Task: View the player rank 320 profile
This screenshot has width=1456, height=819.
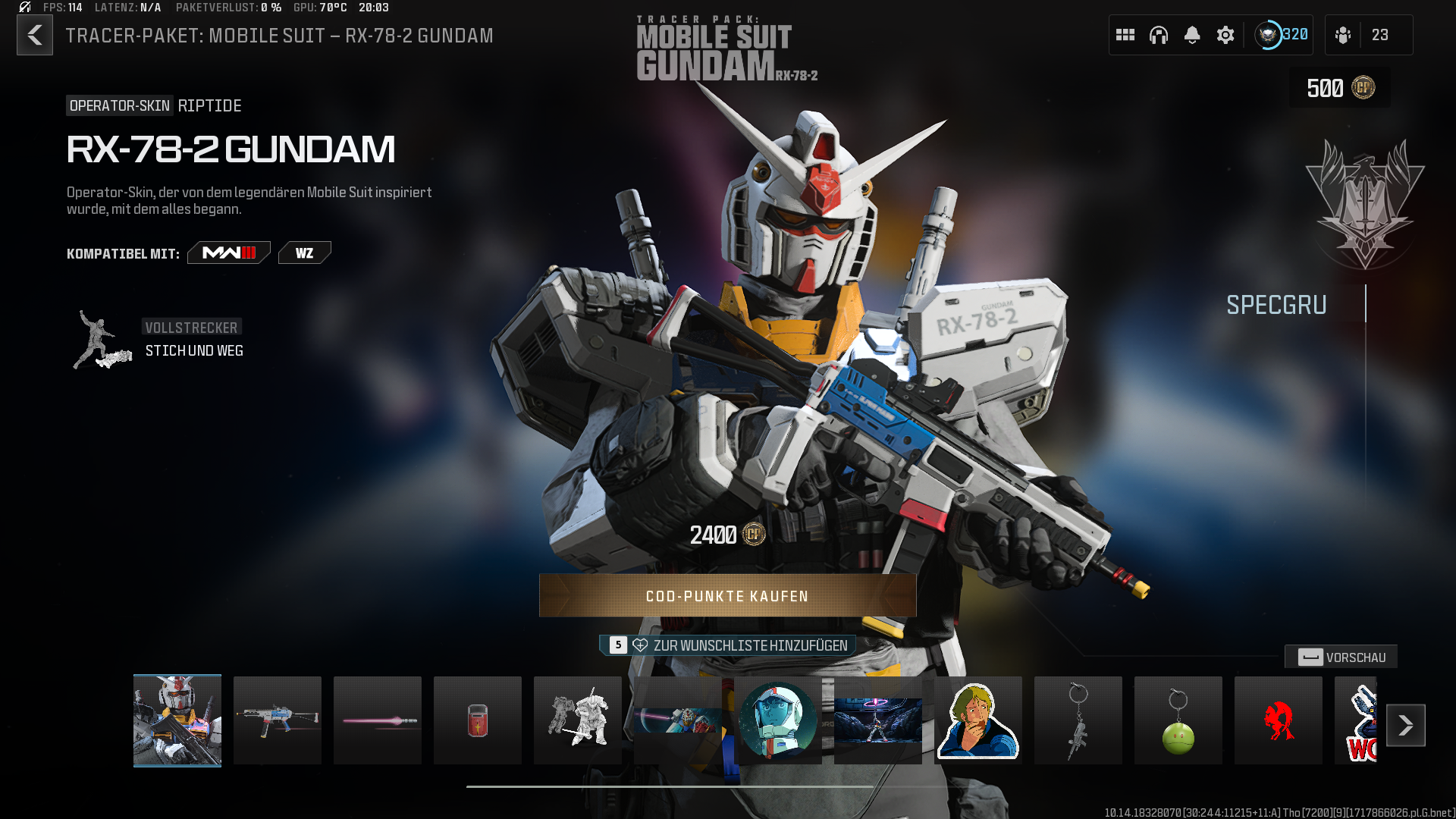Action: pyautogui.click(x=1282, y=35)
